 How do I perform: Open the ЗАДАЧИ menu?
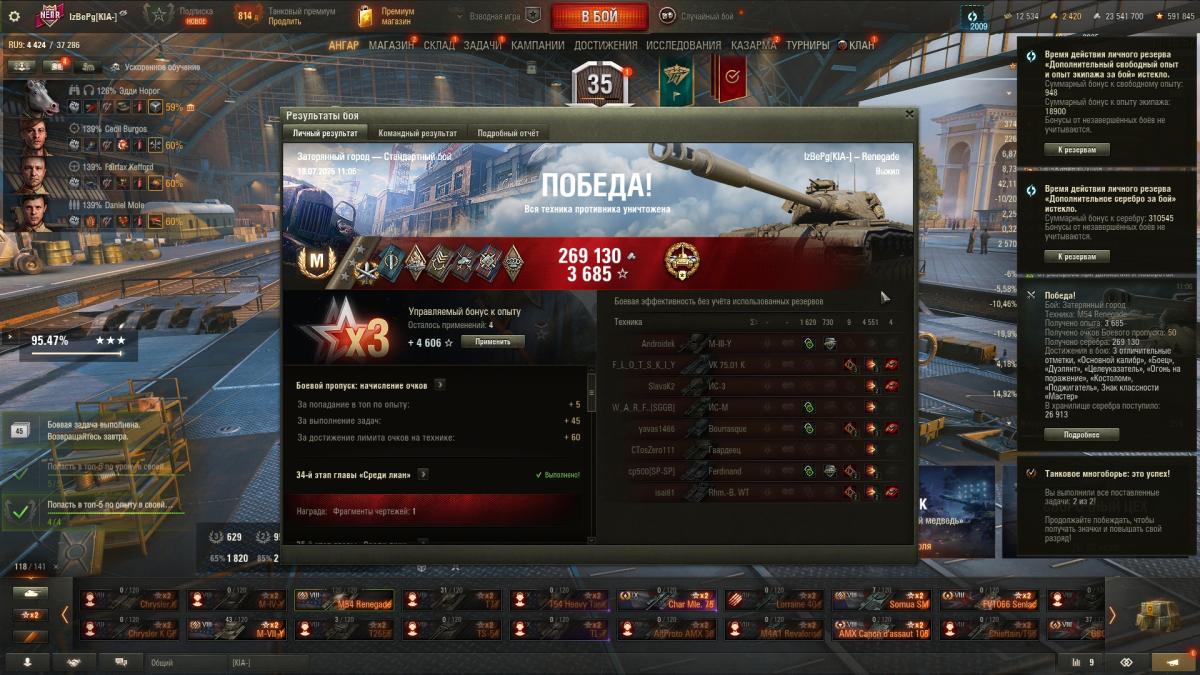click(482, 45)
